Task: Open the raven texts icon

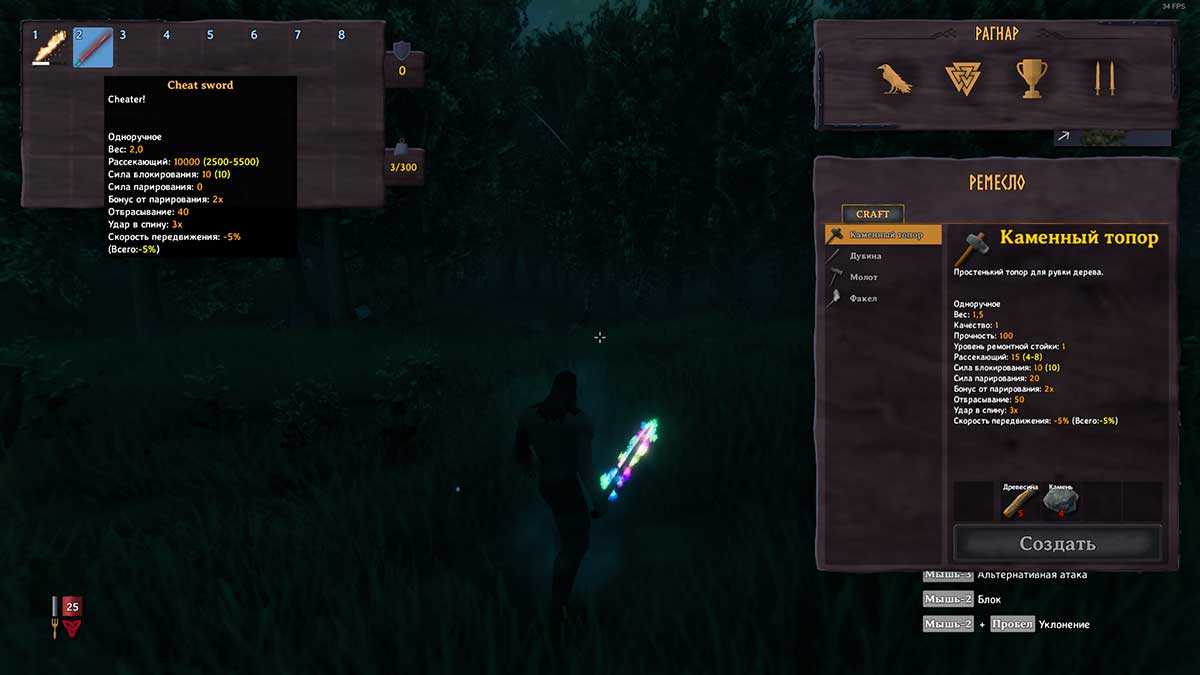Action: 894,78
